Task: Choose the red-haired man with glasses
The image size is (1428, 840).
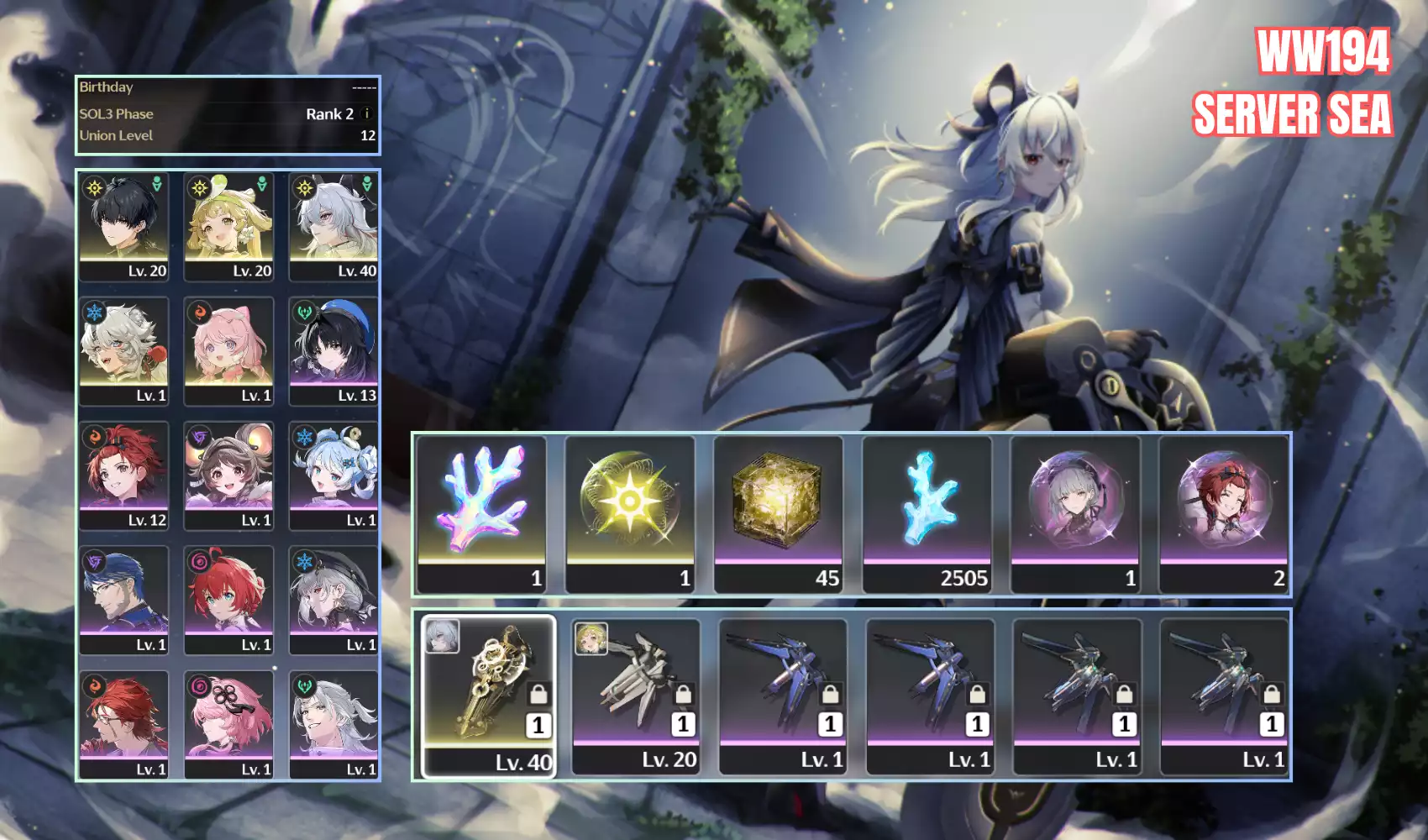Action: (123, 724)
